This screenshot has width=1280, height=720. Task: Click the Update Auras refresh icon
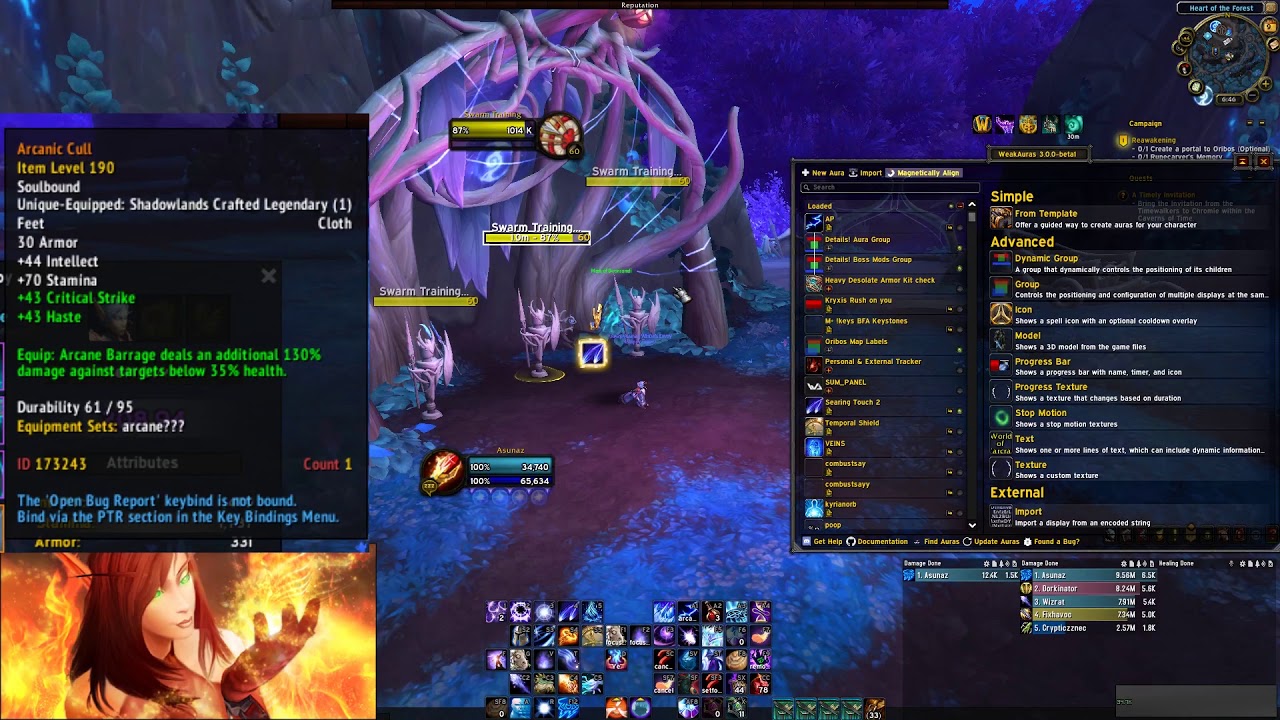point(966,542)
